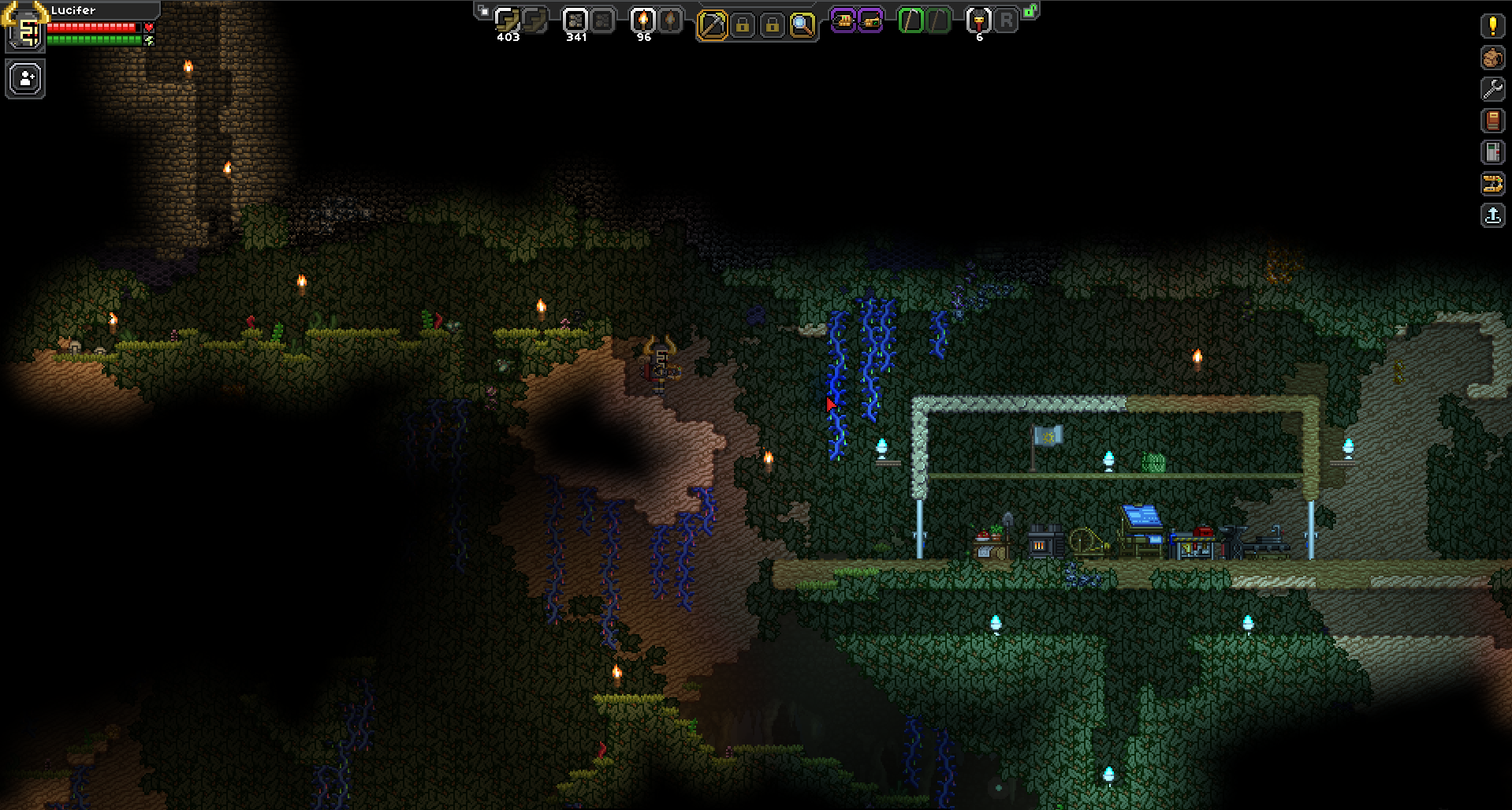Select the first purple-bordered gadget slot

pos(843,21)
